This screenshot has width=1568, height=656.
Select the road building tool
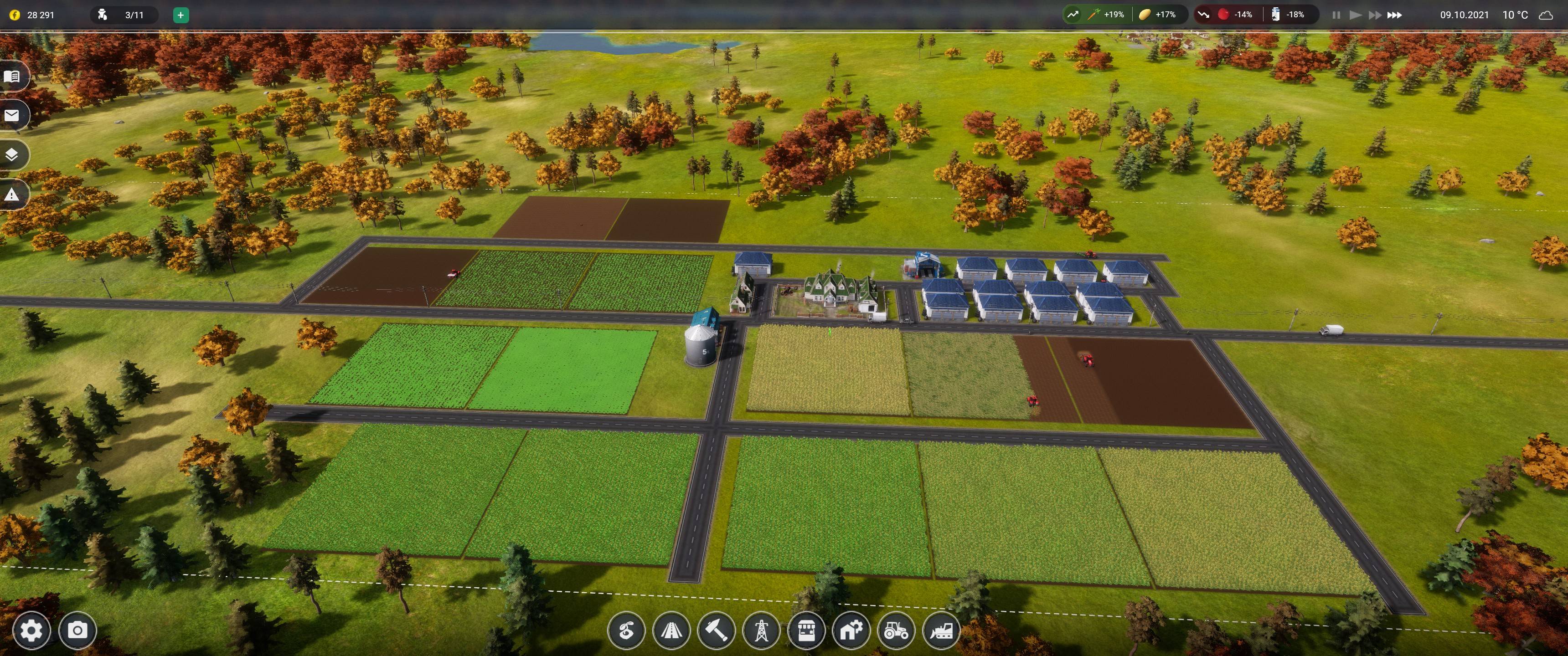coord(671,631)
